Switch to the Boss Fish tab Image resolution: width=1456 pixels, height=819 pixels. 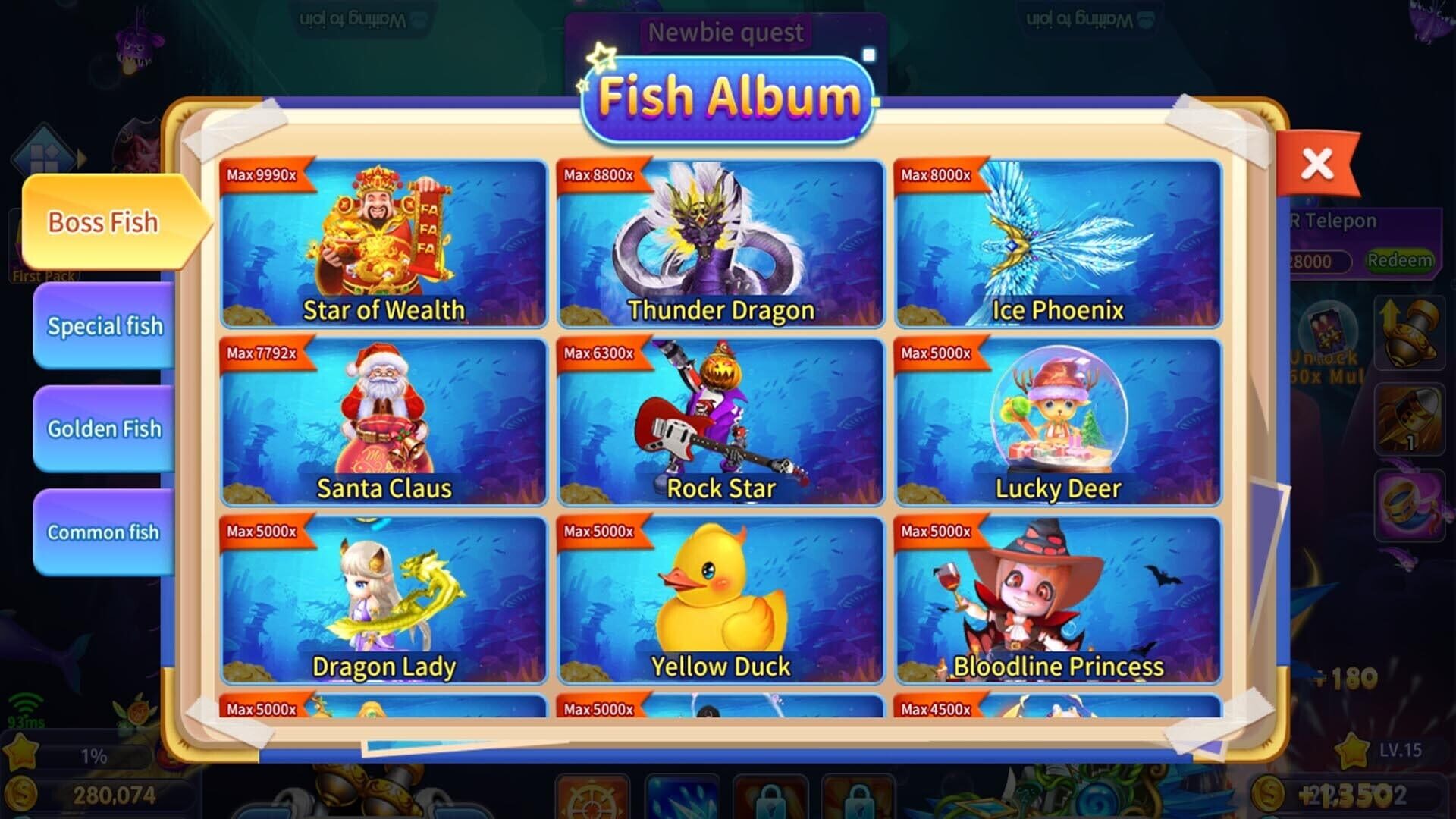(x=103, y=222)
